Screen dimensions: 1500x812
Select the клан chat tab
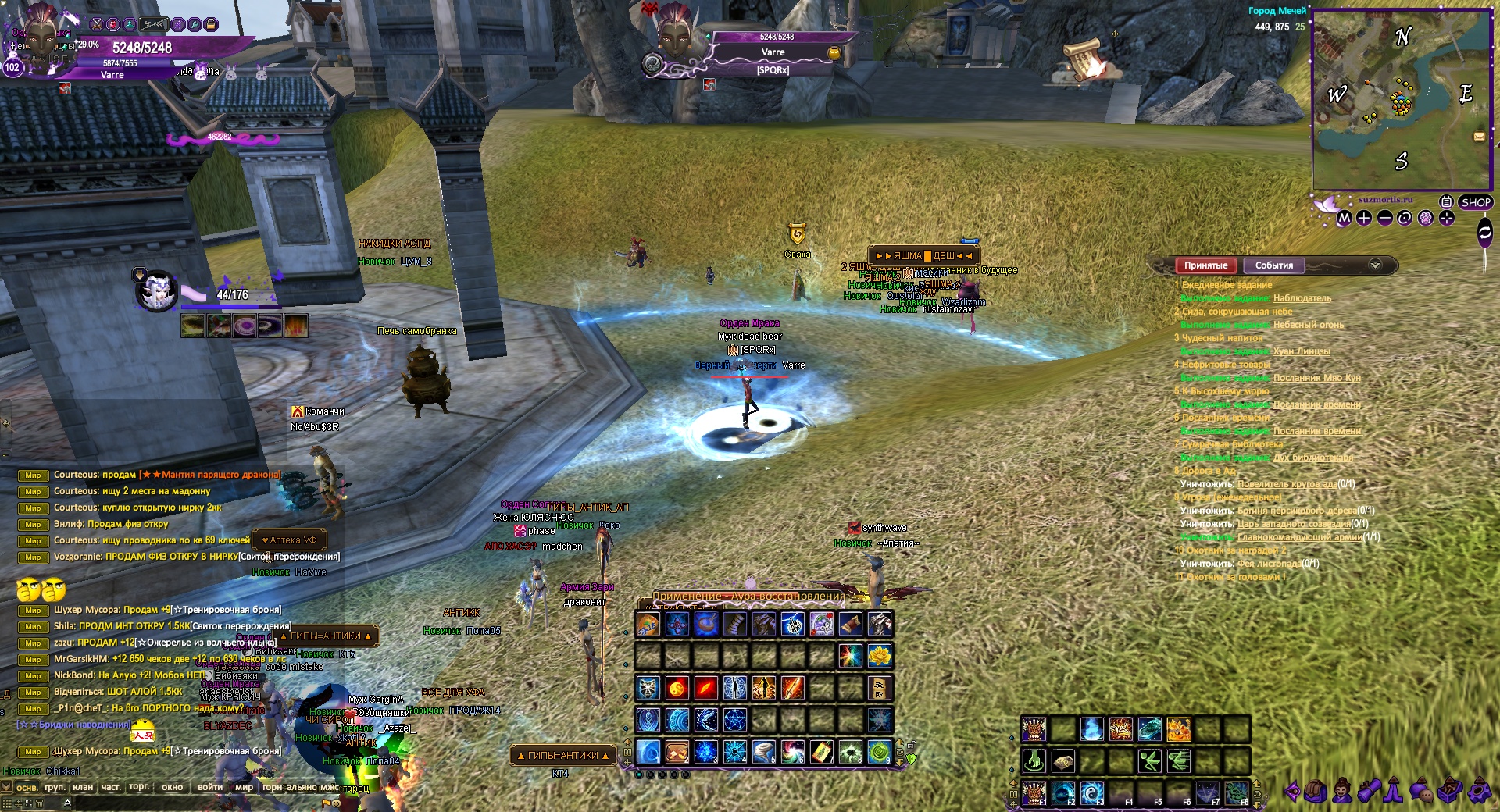point(83,787)
